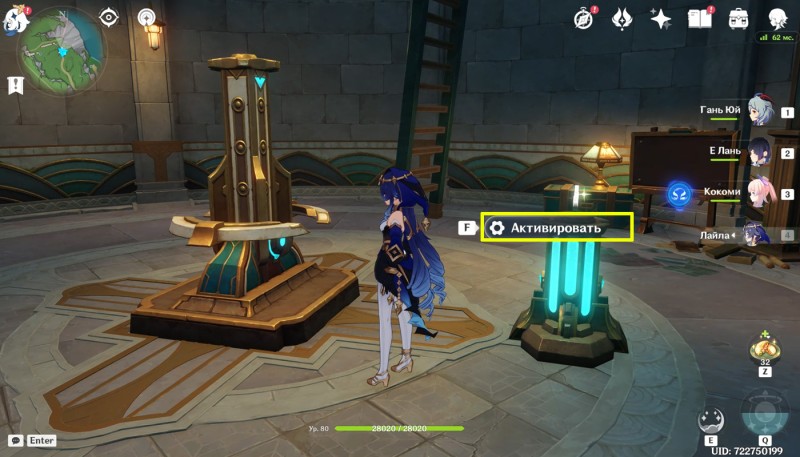Screen dimensions: 800x457
Task: Use the food gadget with 32 count
Action: point(764,349)
